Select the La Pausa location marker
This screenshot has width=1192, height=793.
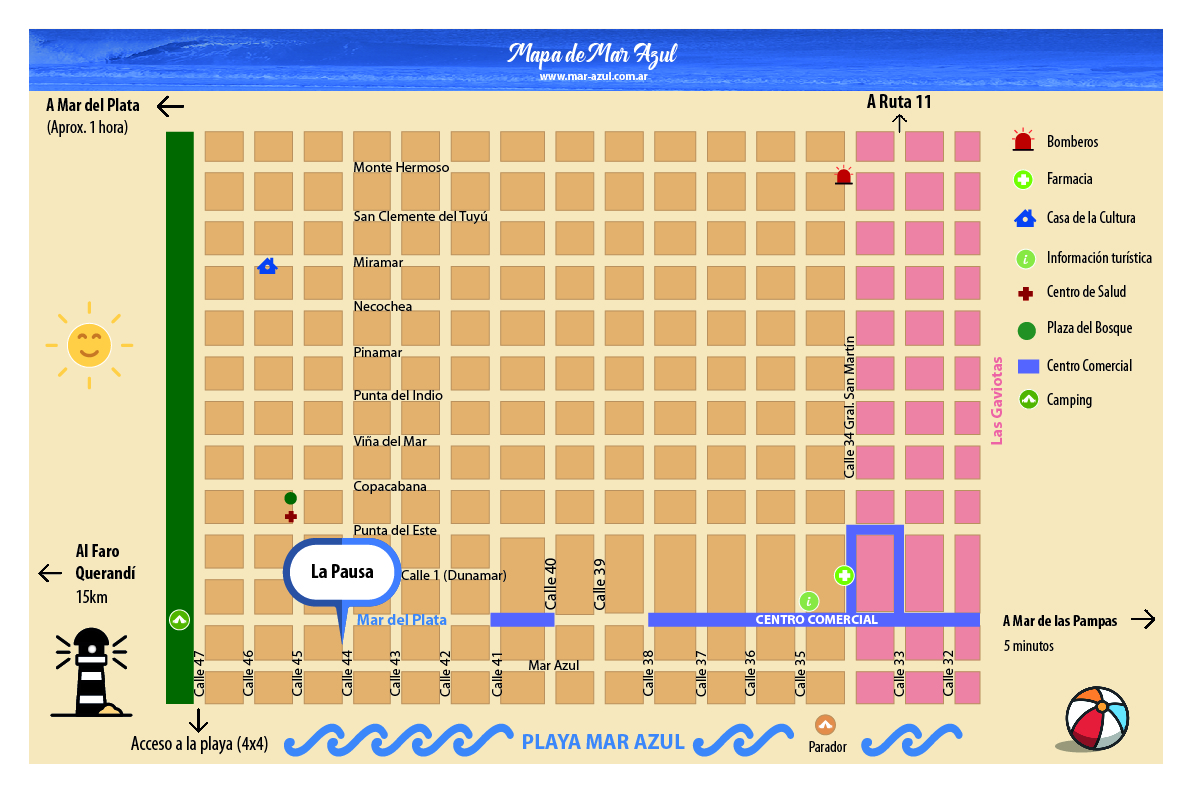(341, 574)
